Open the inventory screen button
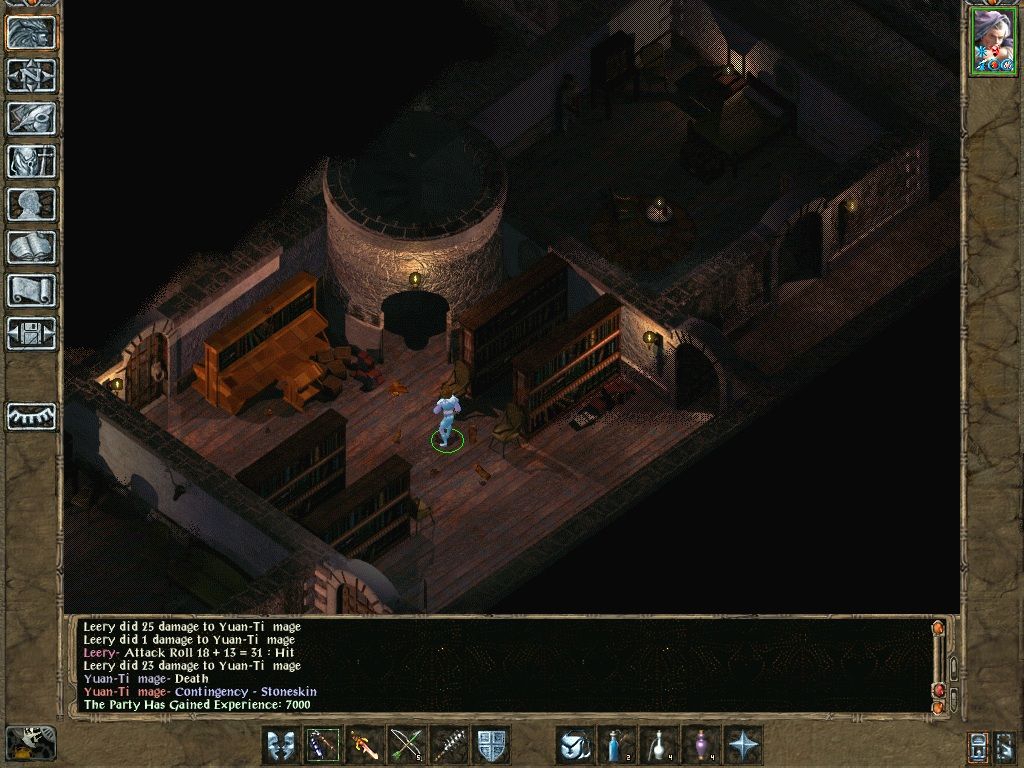Viewport: 1024px width, 768px height. (32, 161)
